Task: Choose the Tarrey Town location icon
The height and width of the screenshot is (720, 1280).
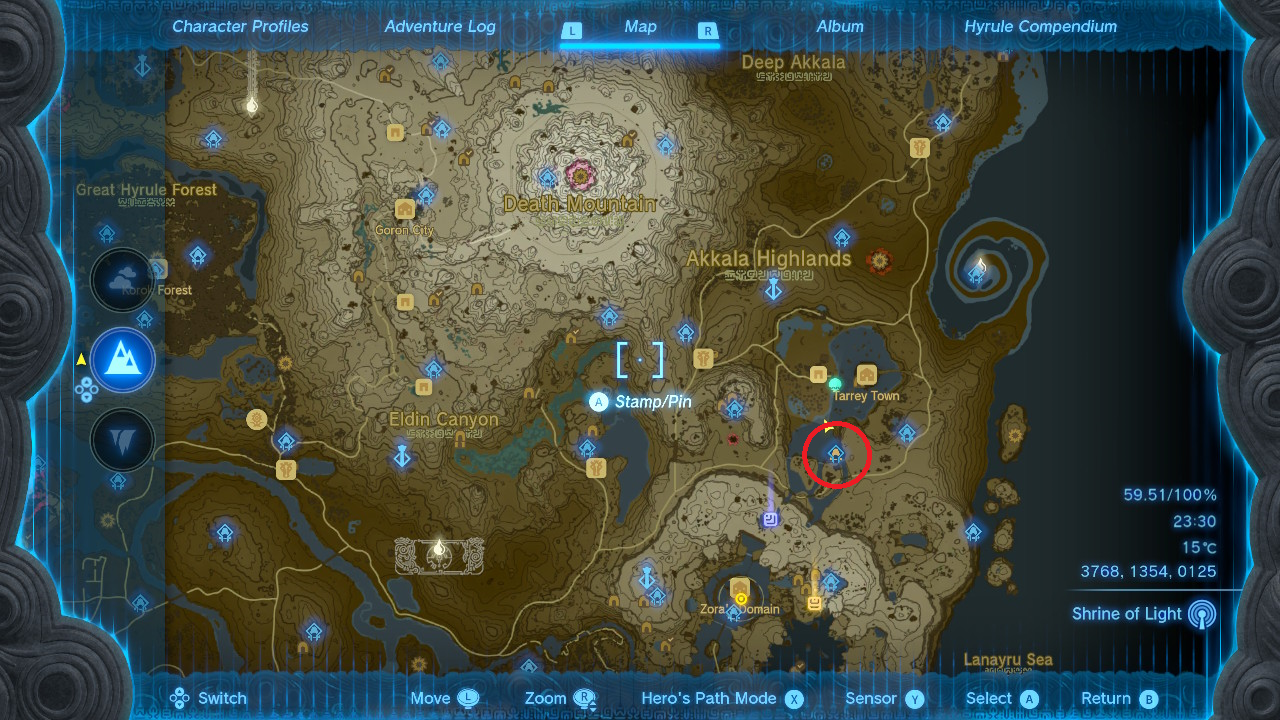Action: [x=867, y=375]
